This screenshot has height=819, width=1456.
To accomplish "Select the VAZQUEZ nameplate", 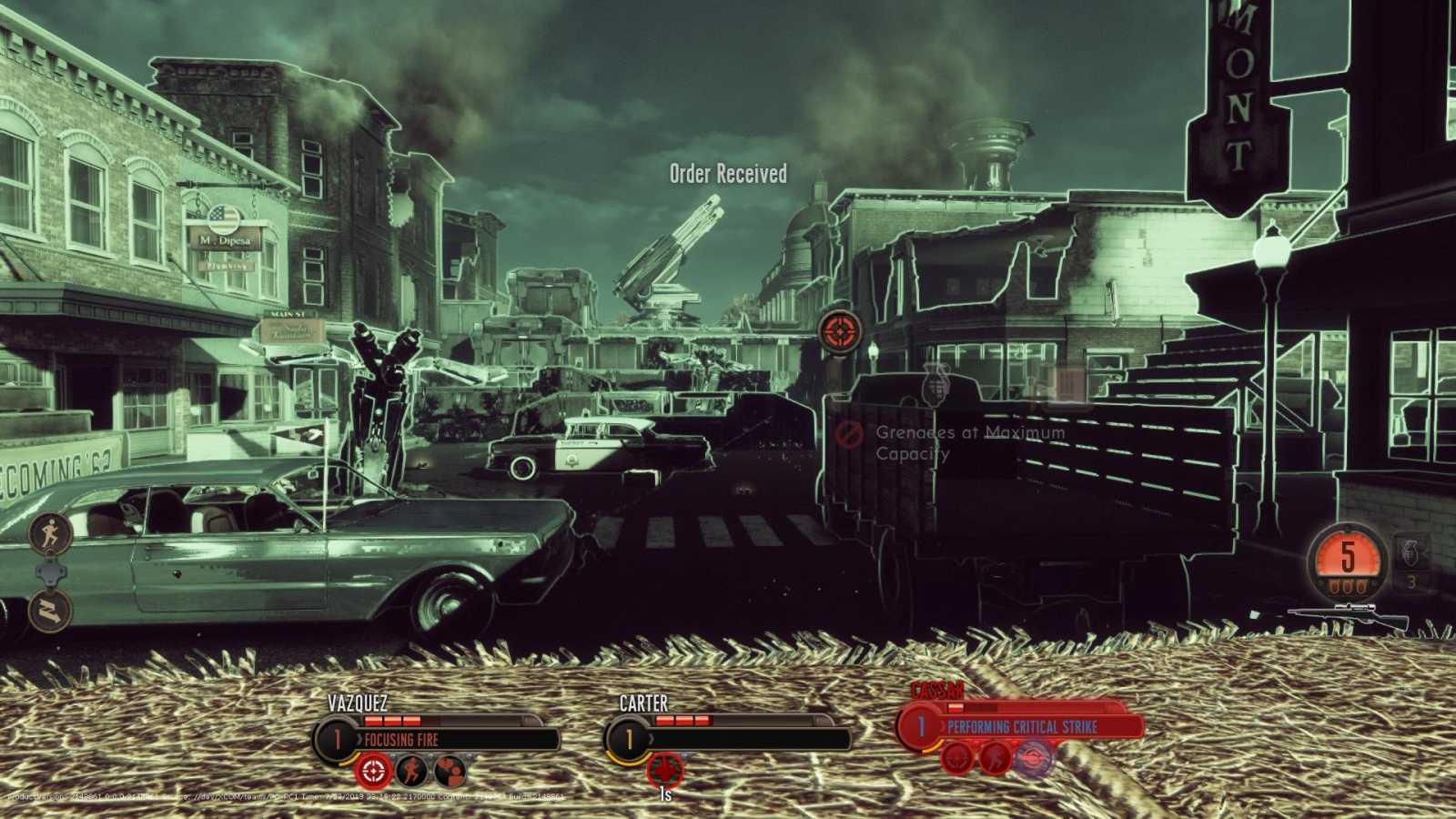I will click(x=357, y=703).
